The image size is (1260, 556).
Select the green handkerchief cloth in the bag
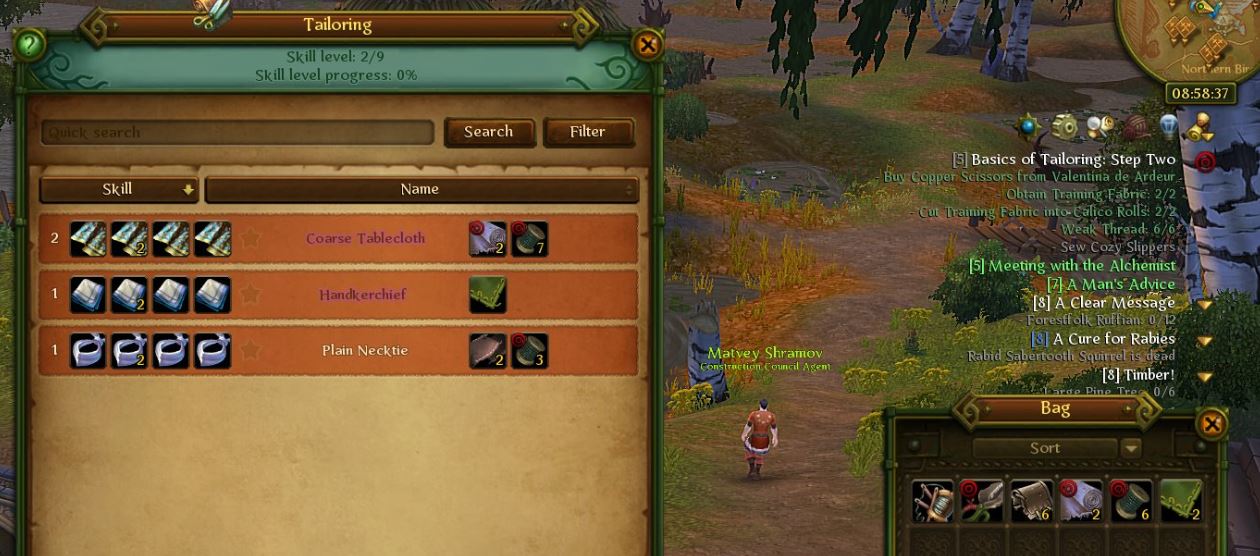[1180, 500]
